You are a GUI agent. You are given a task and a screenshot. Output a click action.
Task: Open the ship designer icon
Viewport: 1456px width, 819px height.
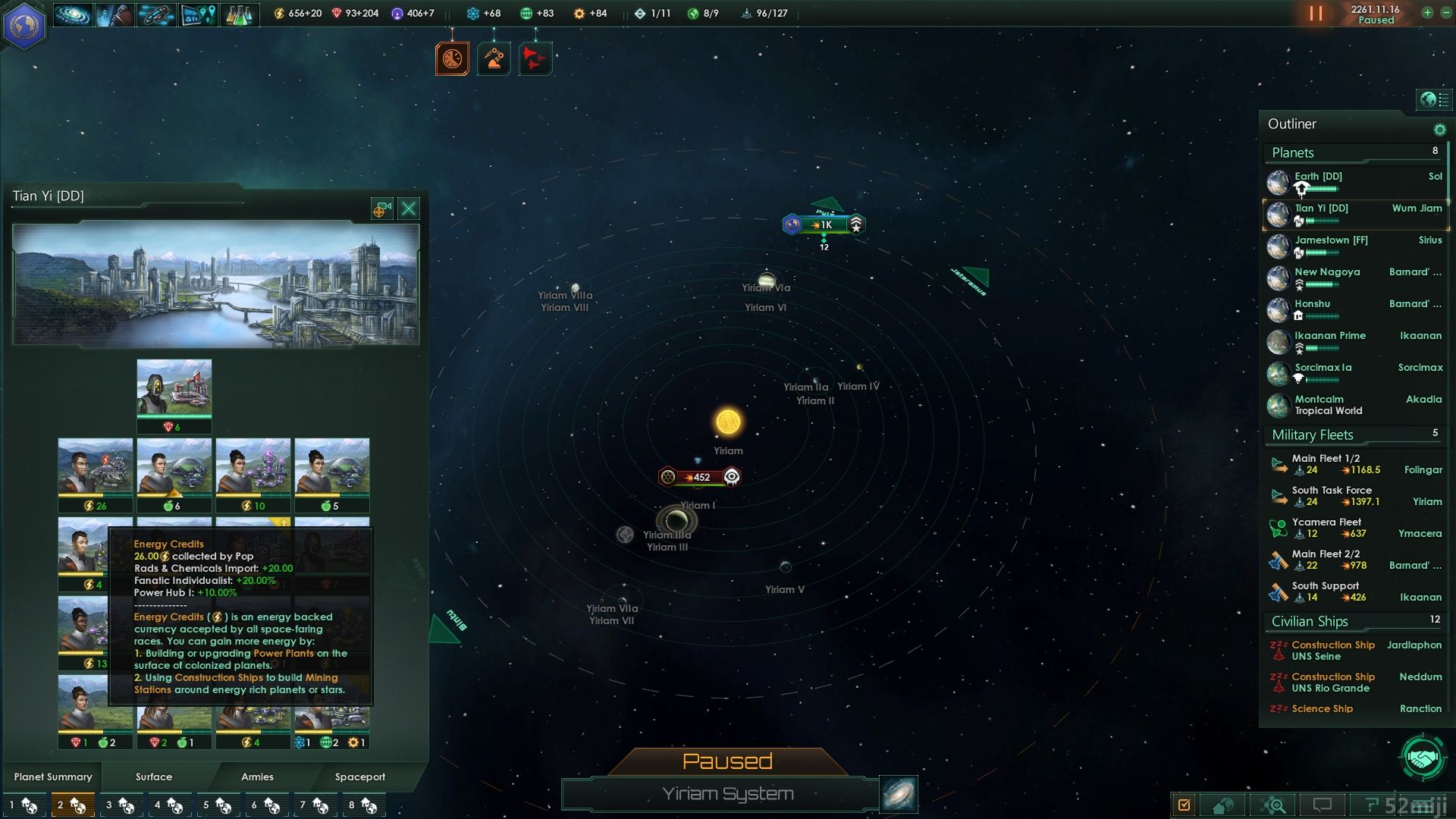pyautogui.click(x=155, y=14)
